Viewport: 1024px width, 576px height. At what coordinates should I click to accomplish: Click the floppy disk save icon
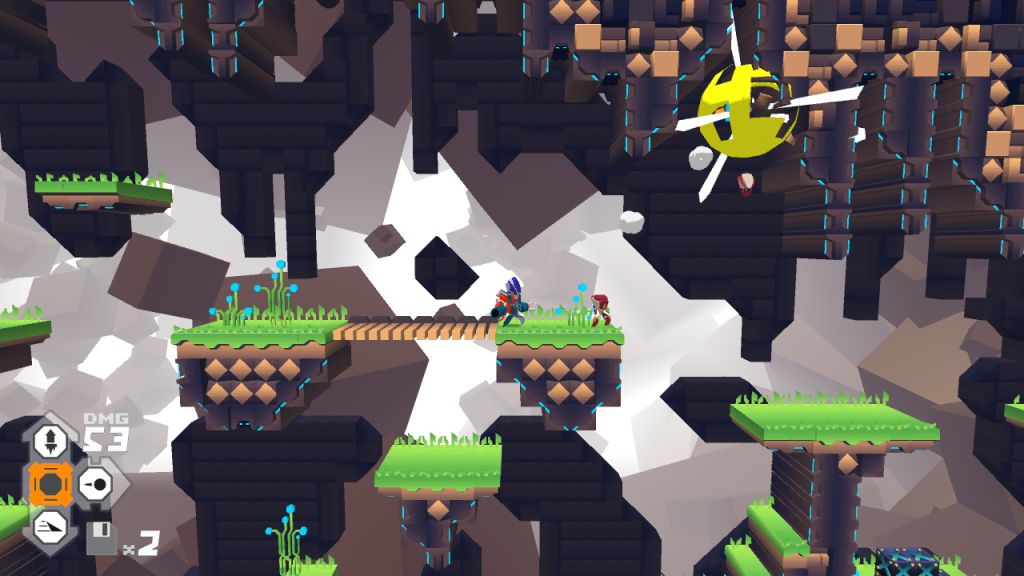(101, 539)
